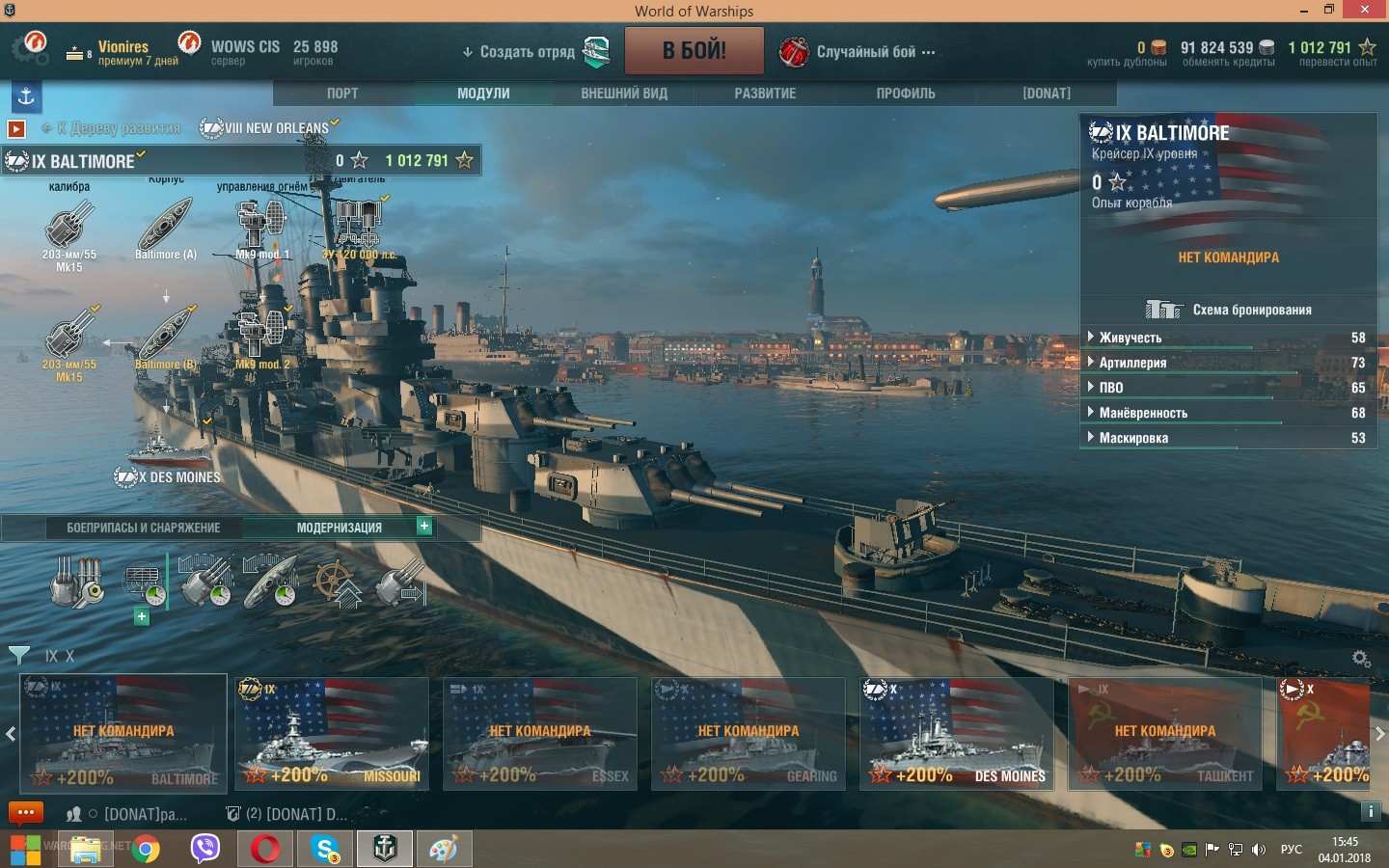The image size is (1389, 868).
Task: Switch to БОЕПРИПАСЫ И СНАРЯЖЕНИЕ tab
Action: (x=143, y=528)
